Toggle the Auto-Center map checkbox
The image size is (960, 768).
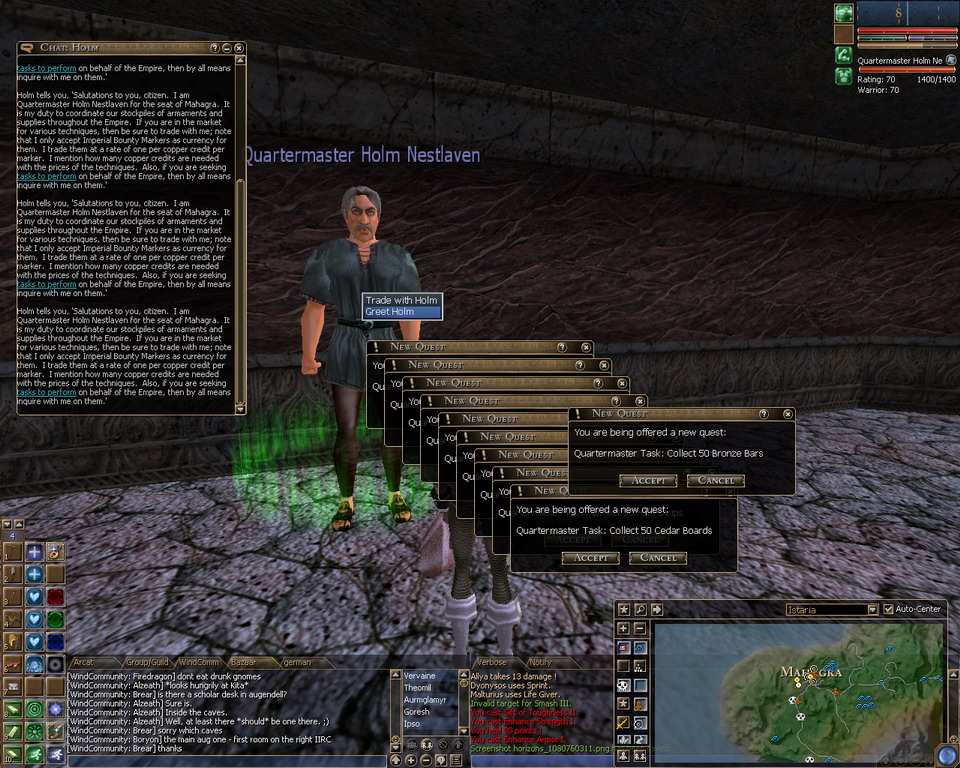click(x=889, y=609)
